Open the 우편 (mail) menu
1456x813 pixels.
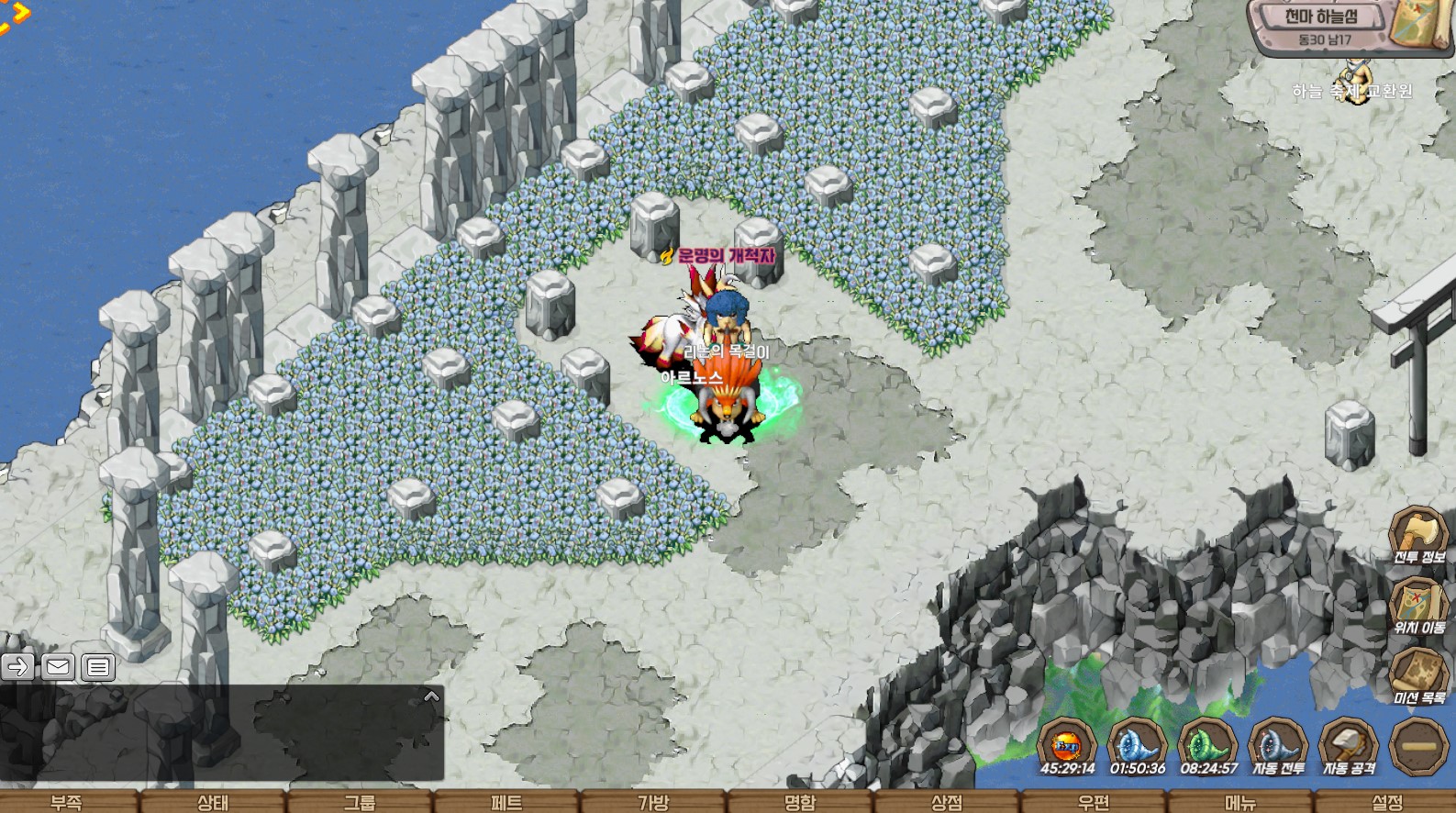pos(1094,802)
